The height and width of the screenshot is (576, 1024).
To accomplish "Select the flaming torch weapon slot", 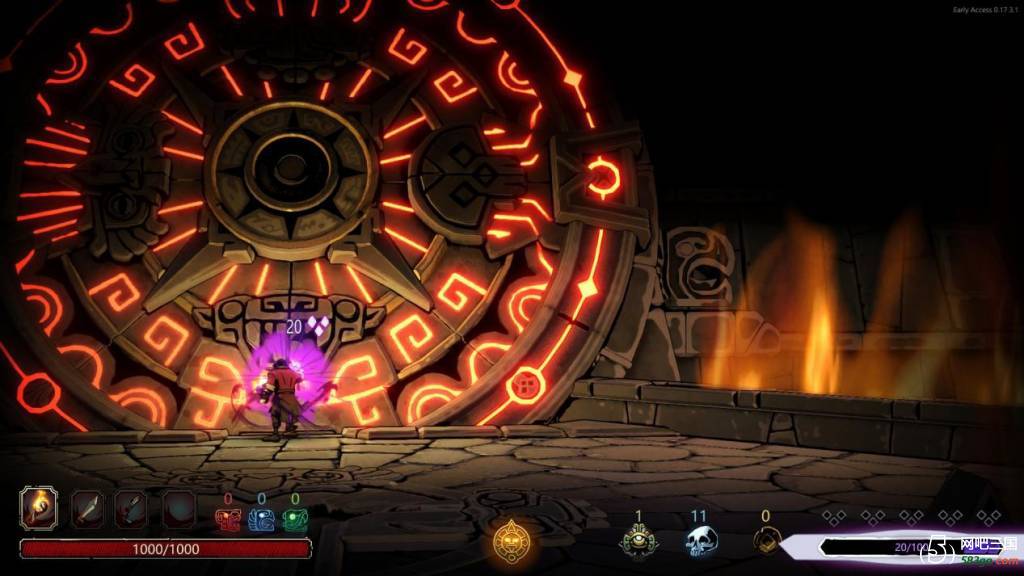I will point(40,509).
